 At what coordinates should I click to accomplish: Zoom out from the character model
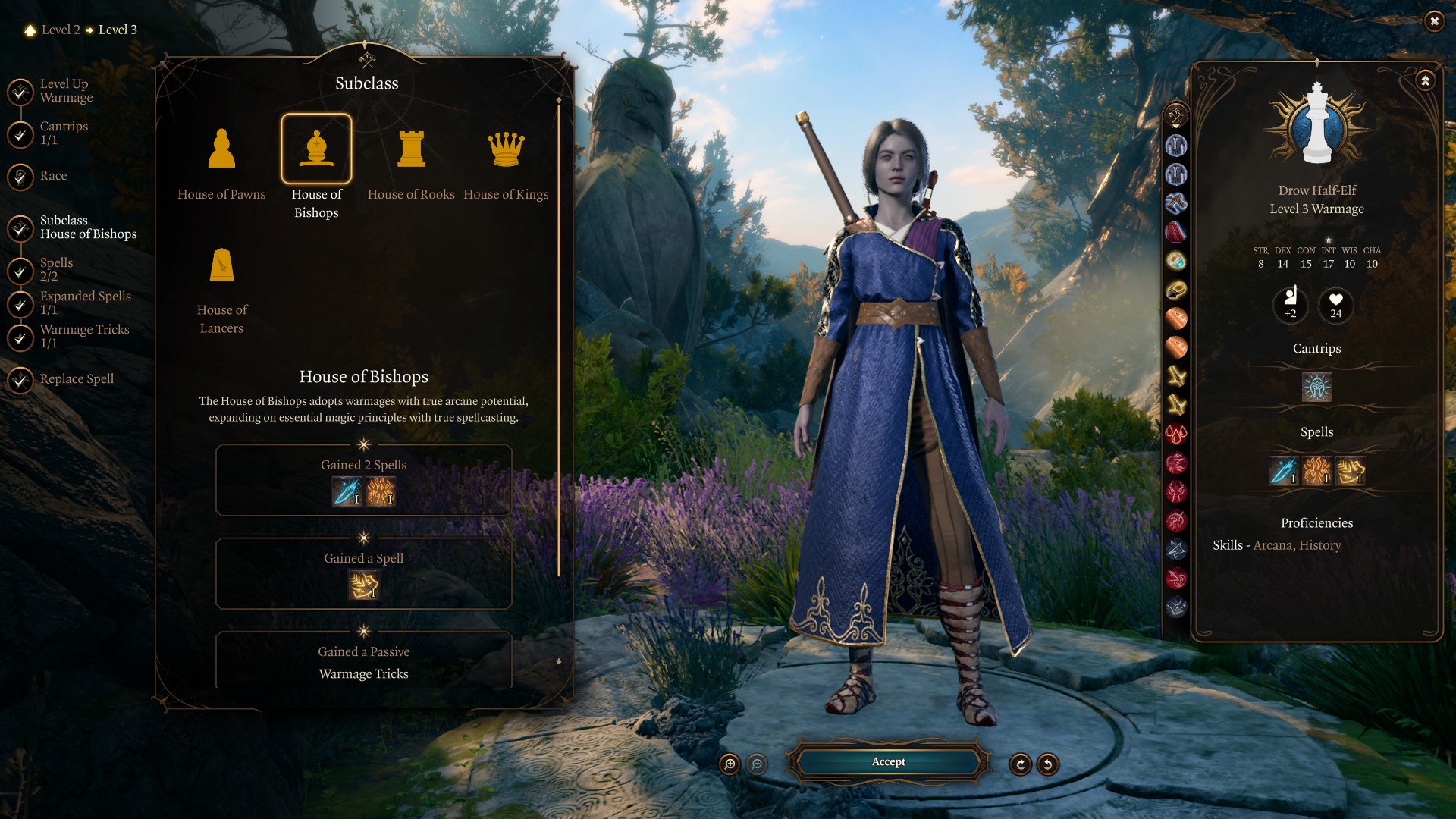click(x=757, y=764)
